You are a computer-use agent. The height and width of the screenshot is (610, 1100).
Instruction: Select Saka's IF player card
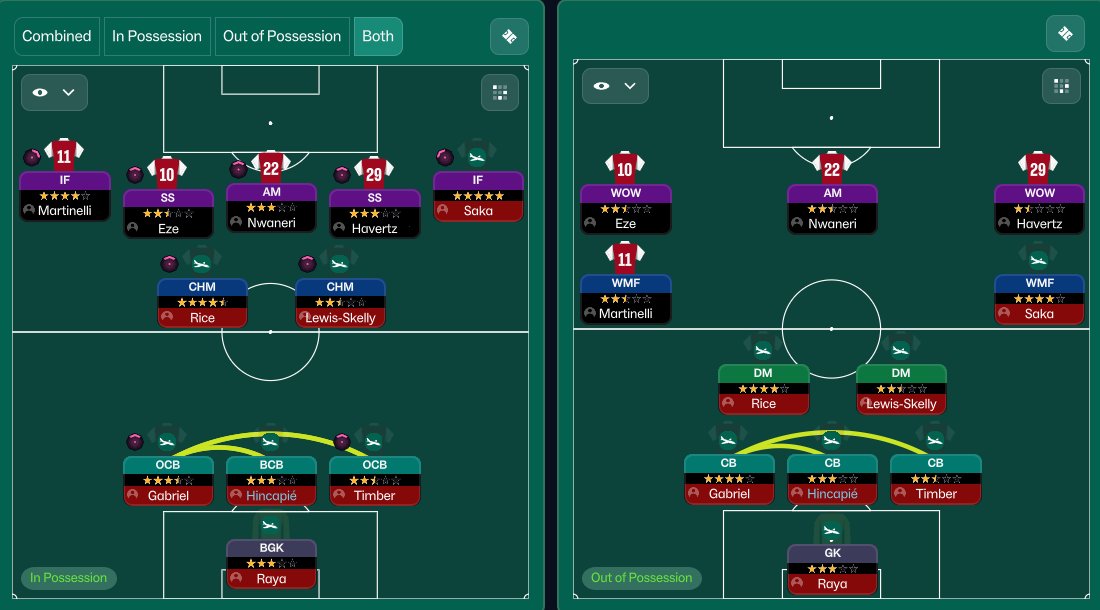(478, 196)
